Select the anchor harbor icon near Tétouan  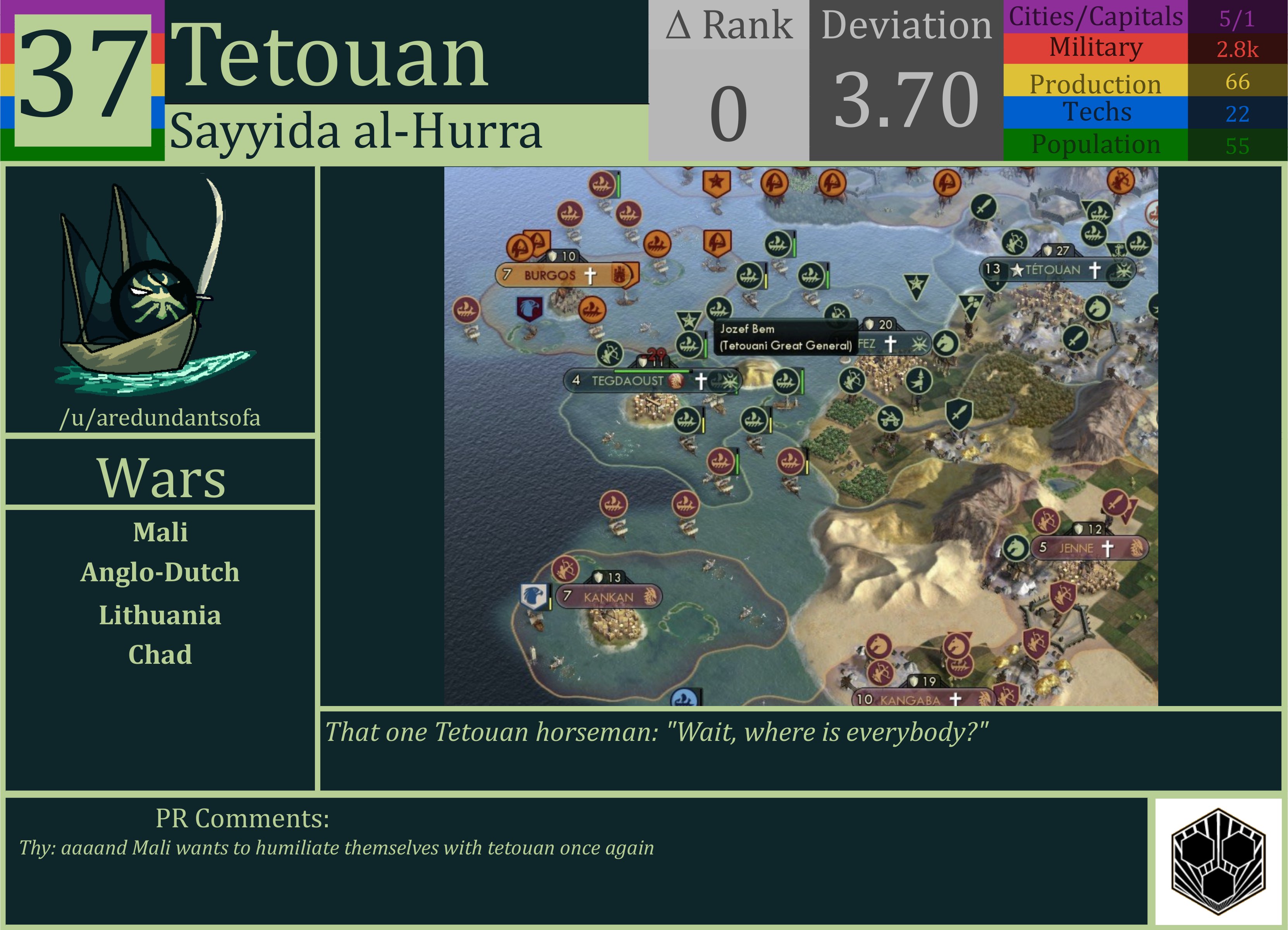point(1119,250)
